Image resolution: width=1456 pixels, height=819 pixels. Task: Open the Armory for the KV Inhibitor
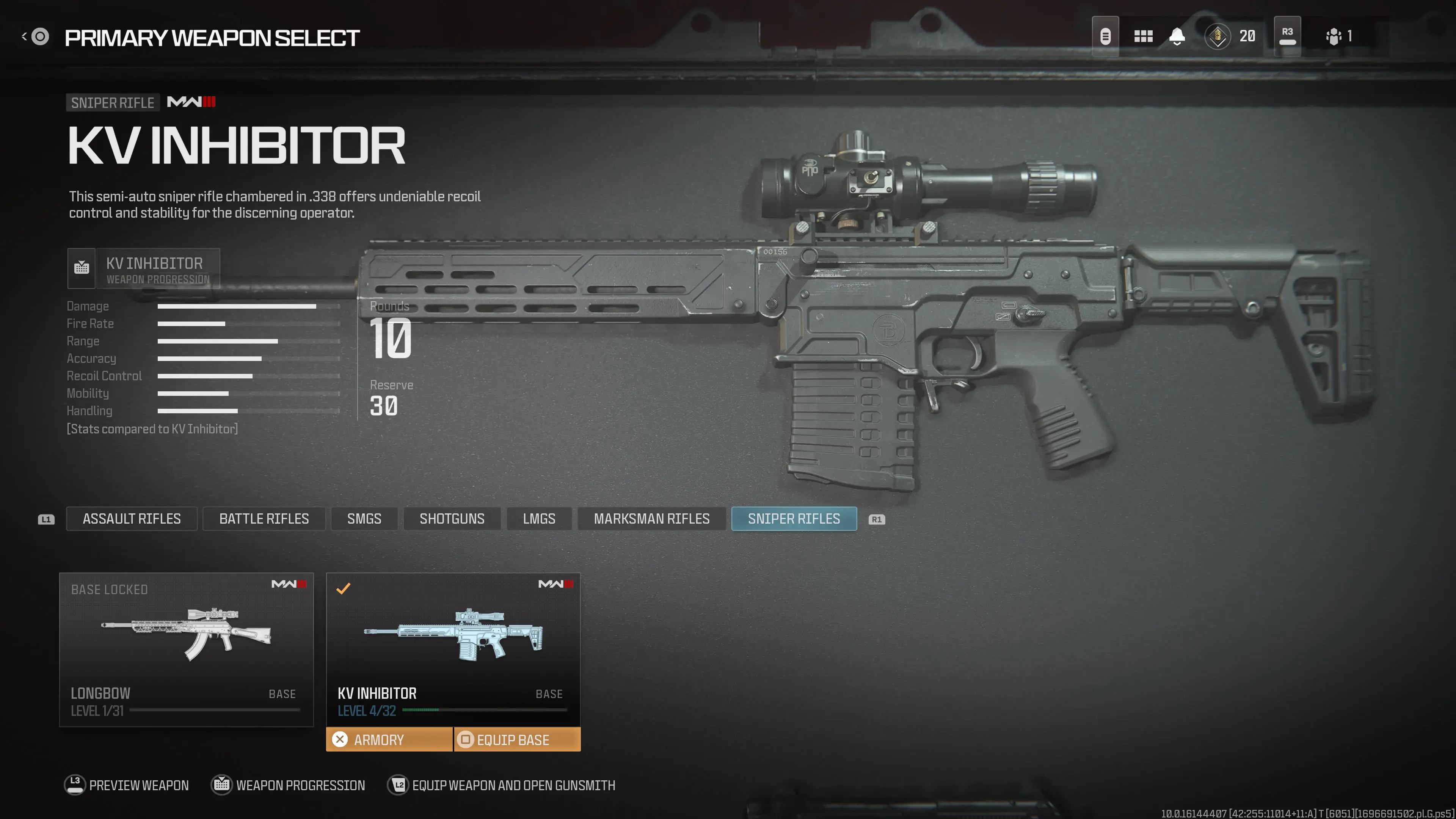pyautogui.click(x=389, y=739)
